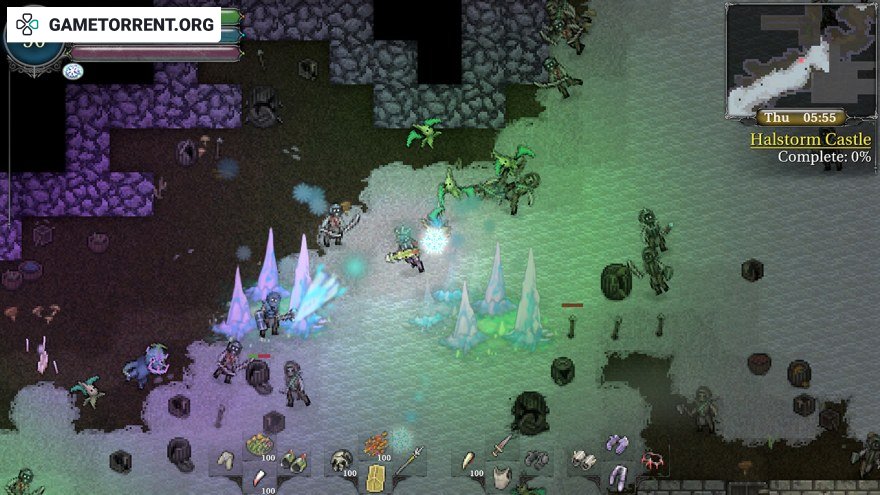Viewport: 880px width, 495px height.
Task: Click the white chest armor slot
Action: (501, 477)
